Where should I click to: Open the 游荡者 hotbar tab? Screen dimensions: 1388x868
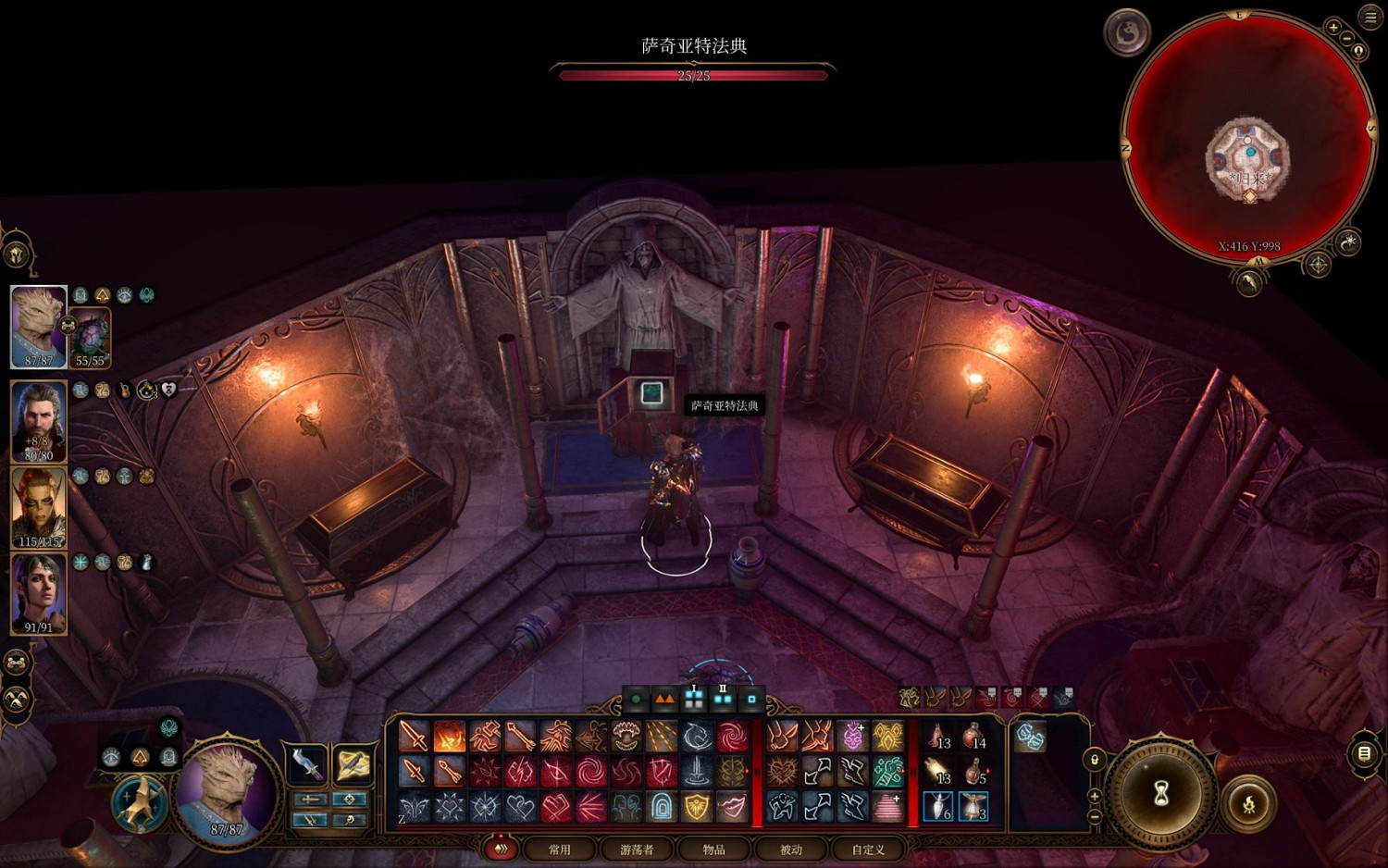637,849
